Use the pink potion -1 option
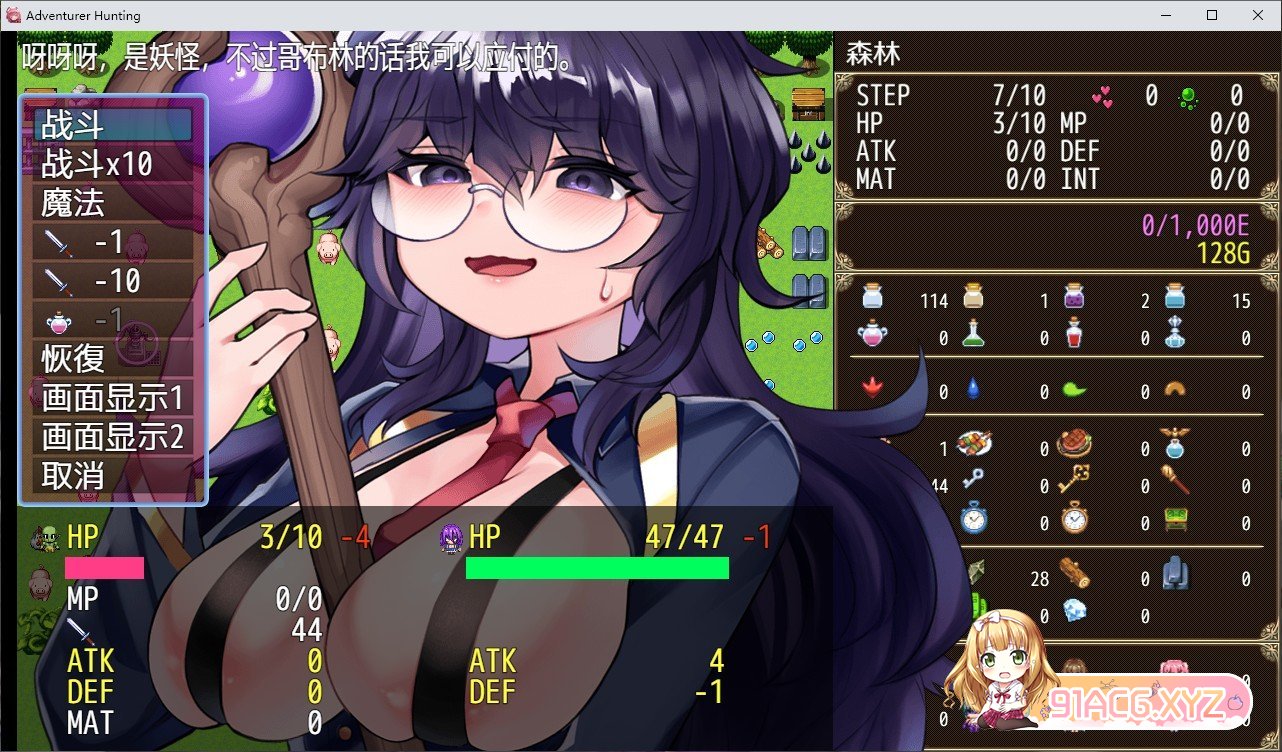Screen dimensions: 1282x752 (112, 320)
